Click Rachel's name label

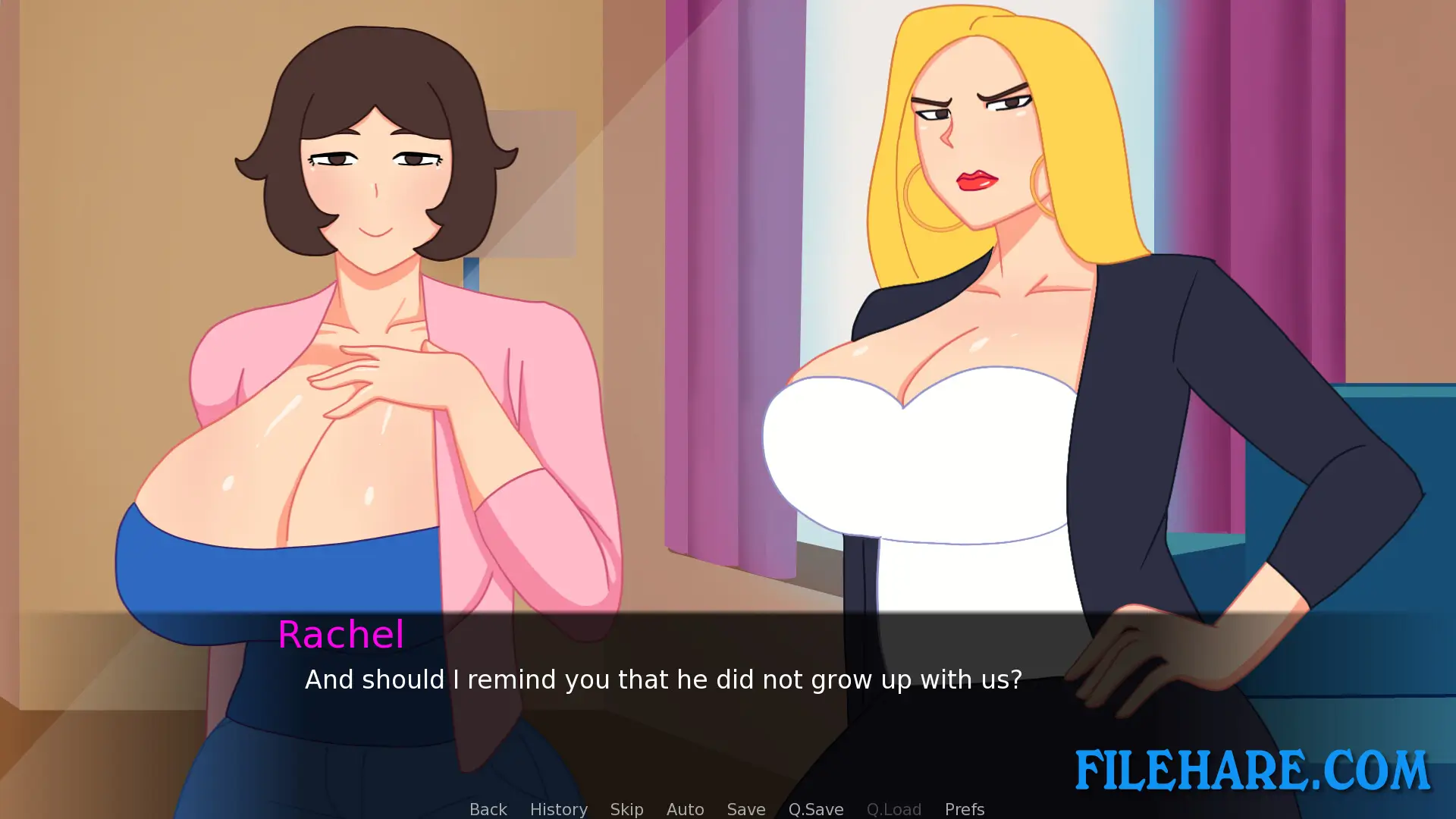pos(340,634)
